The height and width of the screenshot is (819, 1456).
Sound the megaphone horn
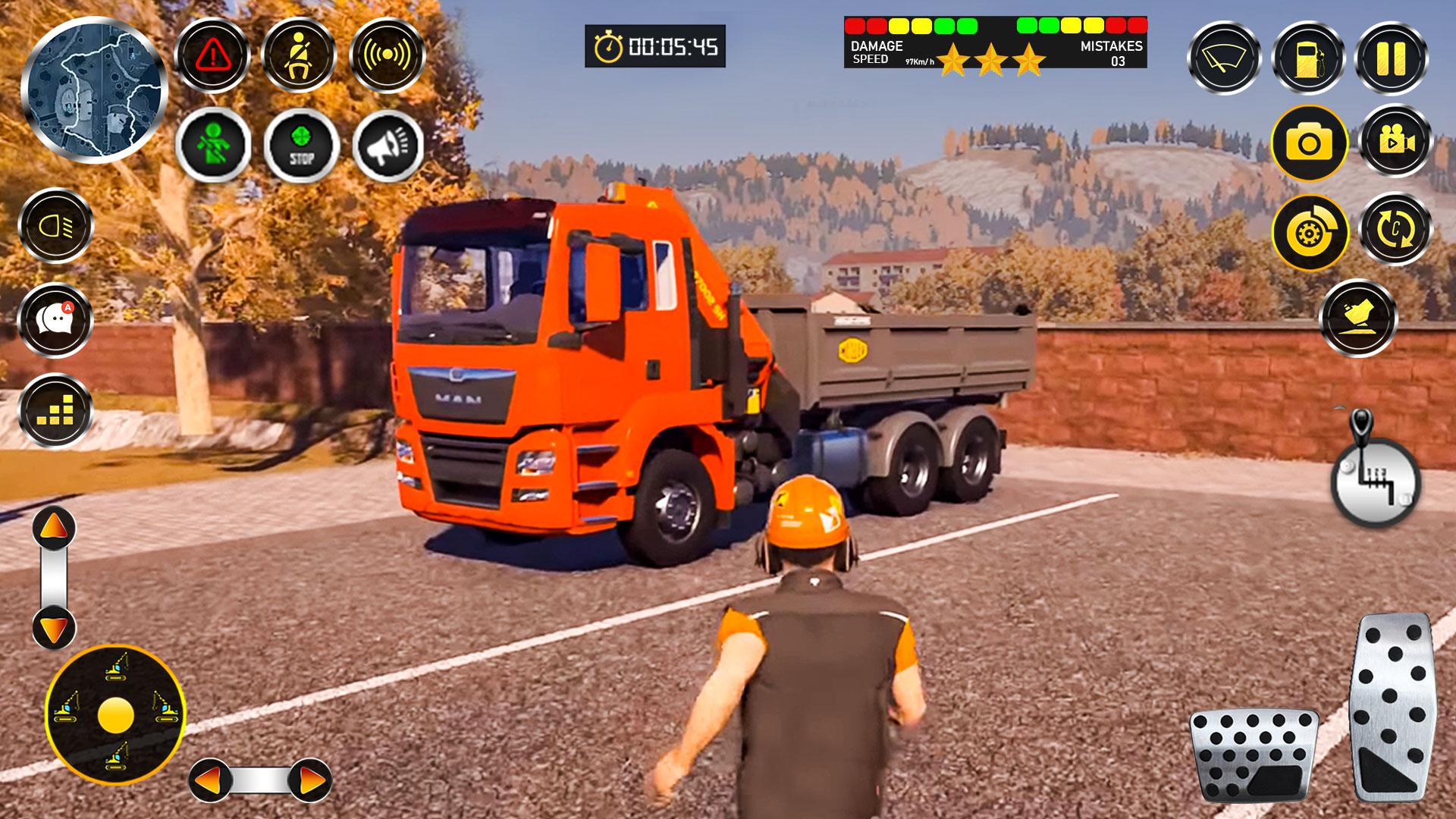tap(388, 146)
